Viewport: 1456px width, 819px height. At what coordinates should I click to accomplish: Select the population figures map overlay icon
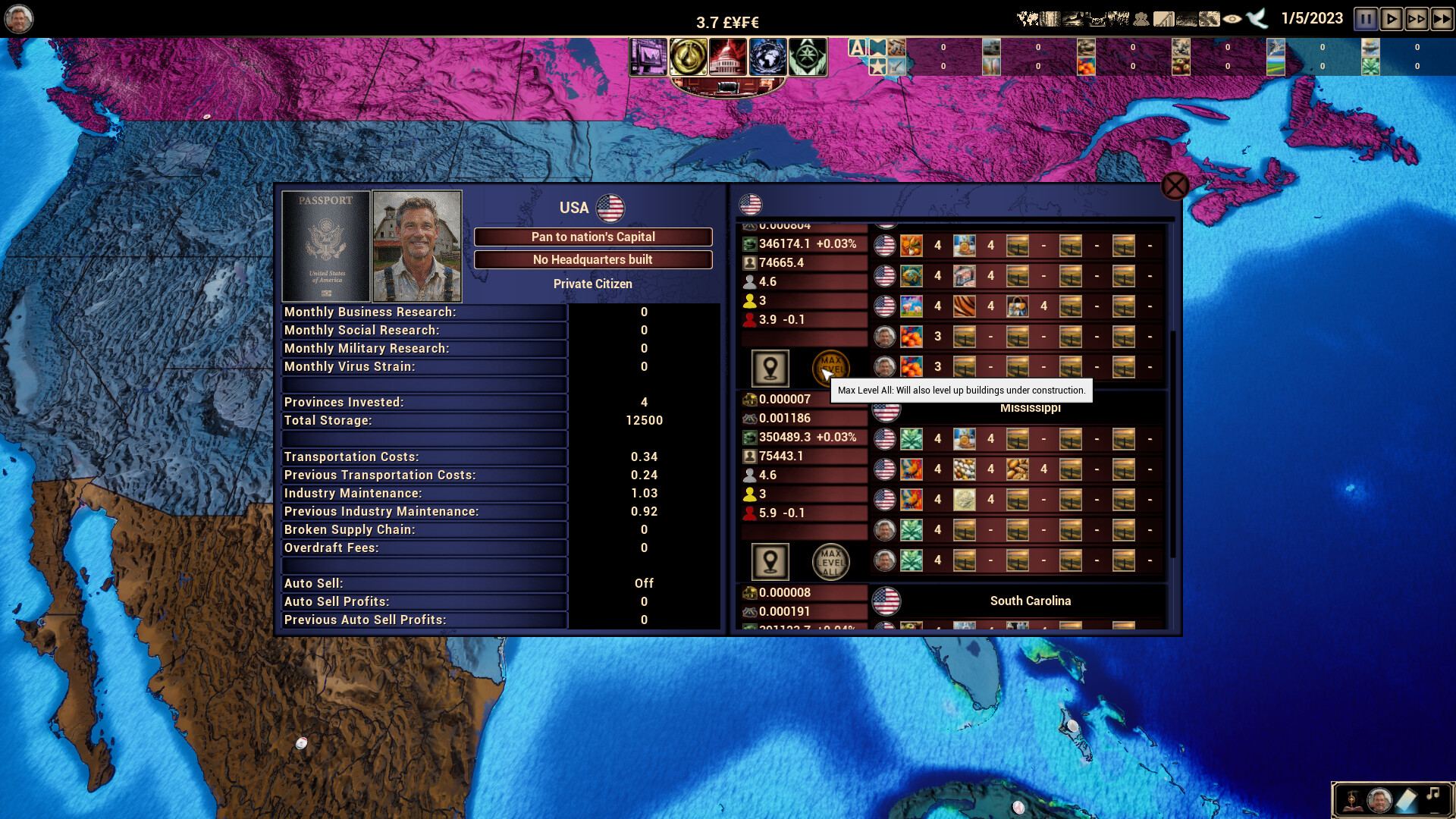tap(1141, 18)
